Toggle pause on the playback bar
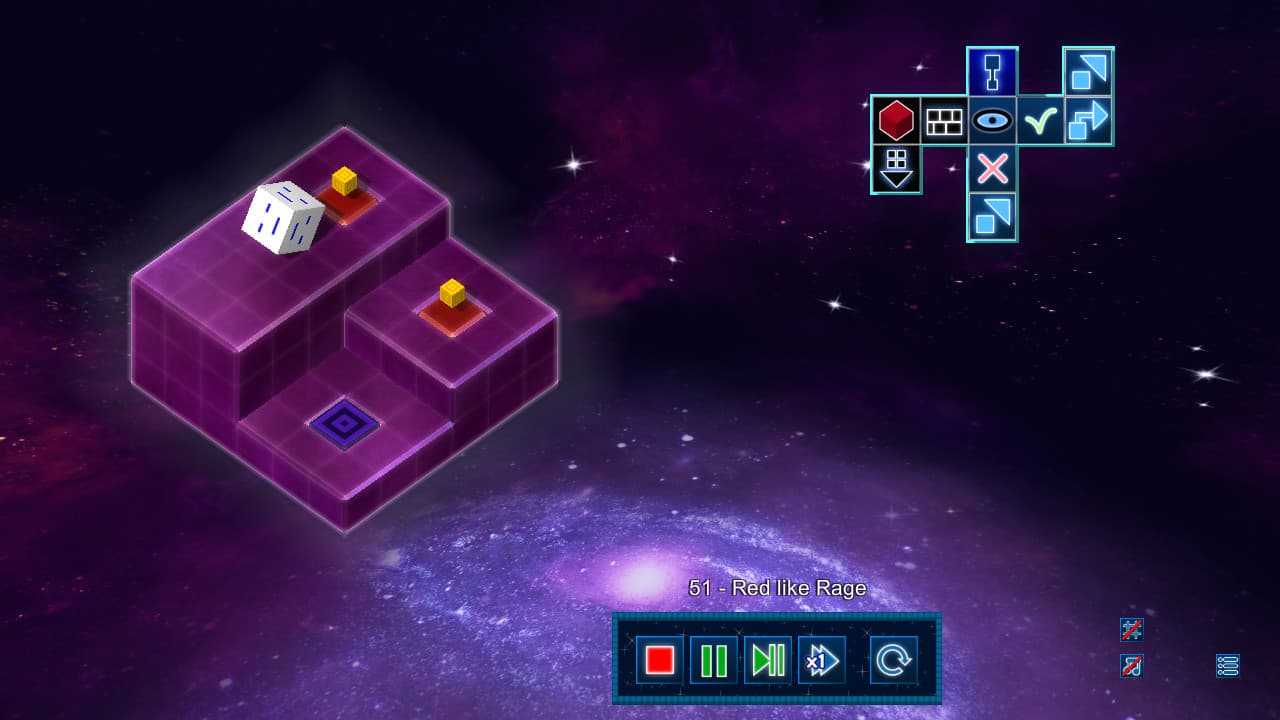This screenshot has height=720, width=1280. tap(712, 659)
